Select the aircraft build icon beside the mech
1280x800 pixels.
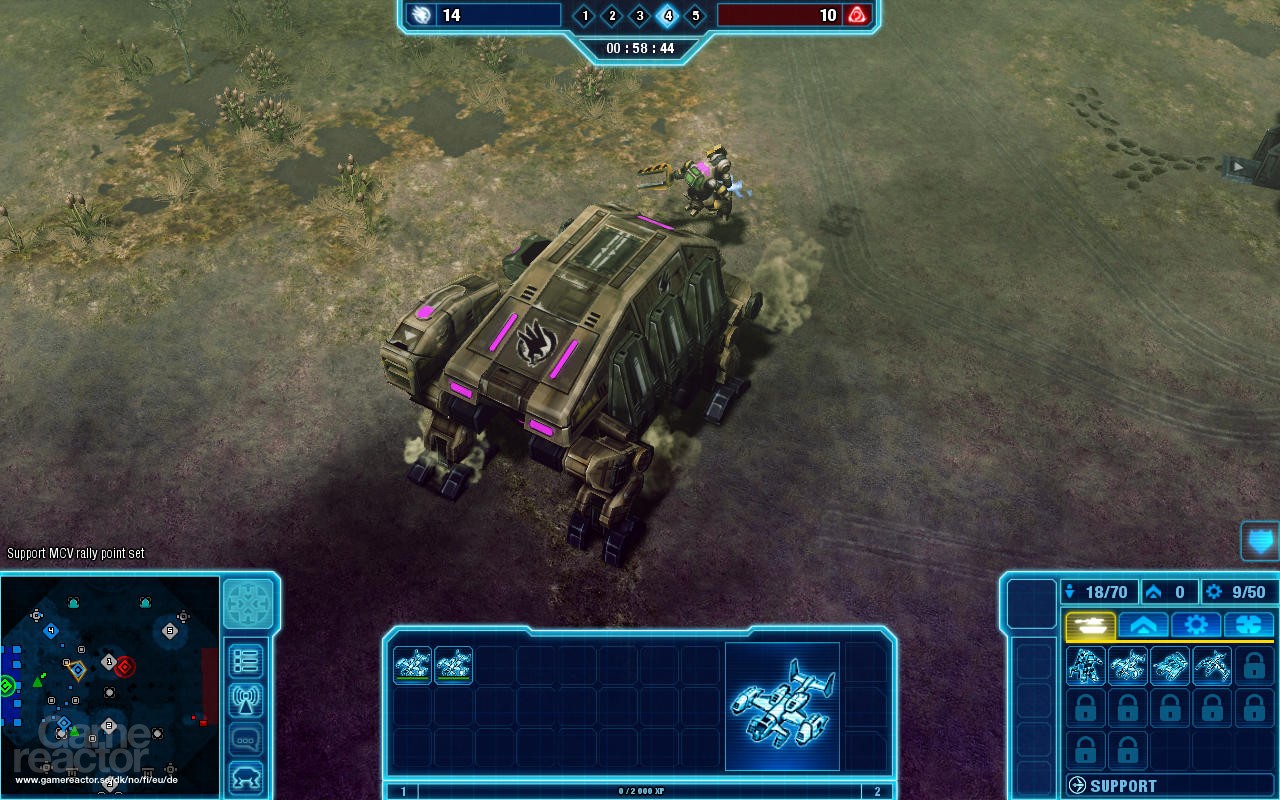pos(1127,668)
